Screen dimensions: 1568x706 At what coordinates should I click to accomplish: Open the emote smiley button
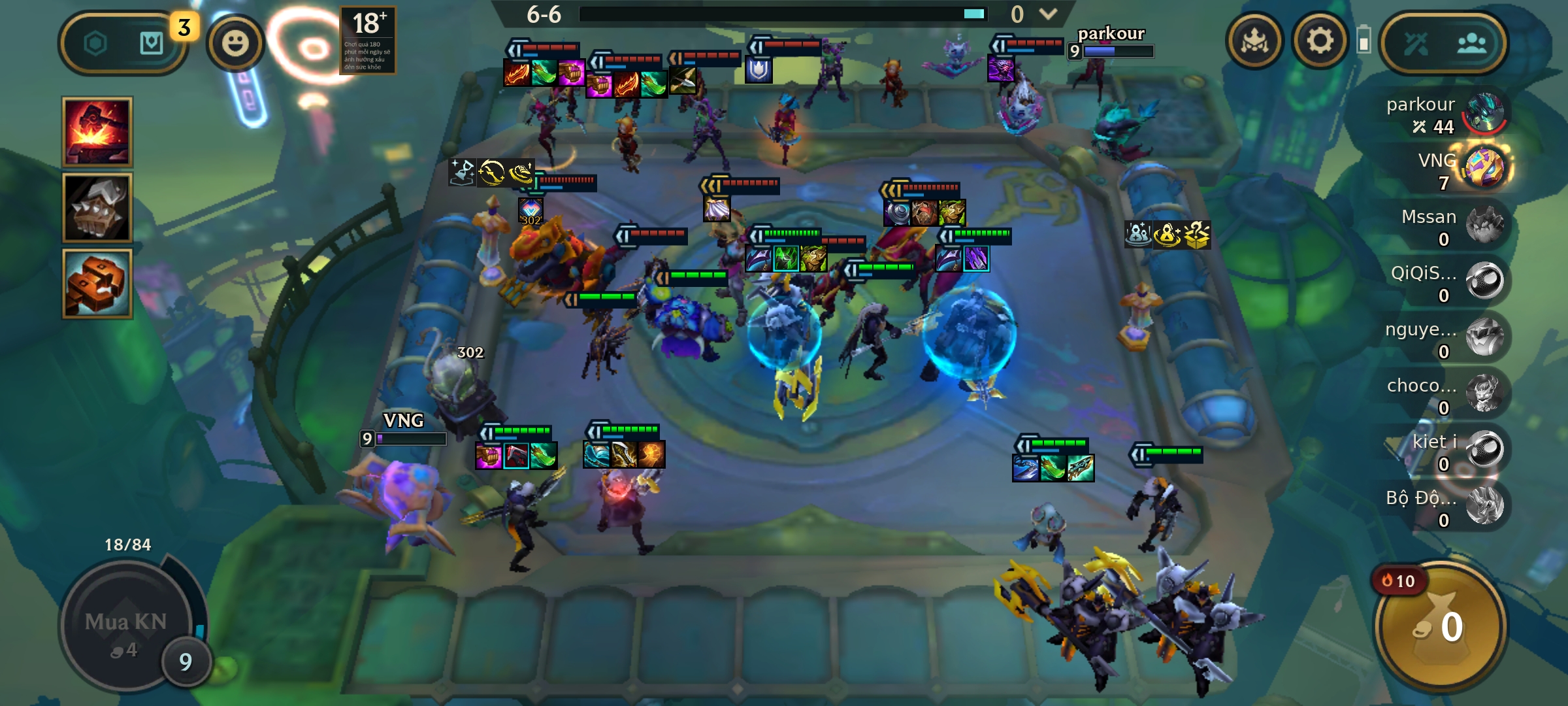tap(235, 43)
